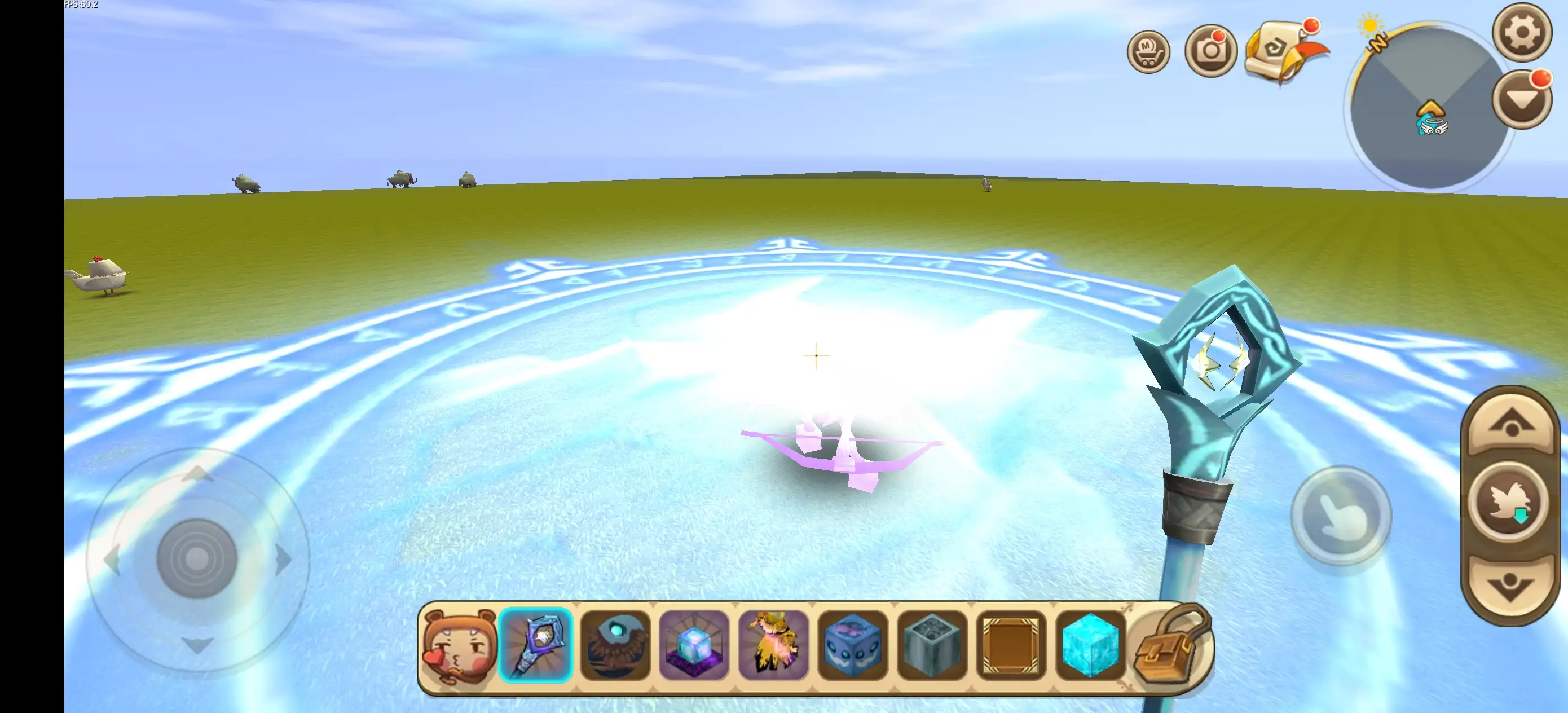Choose the bird nest hotbar slot
The height and width of the screenshot is (713, 1568).
(x=615, y=645)
